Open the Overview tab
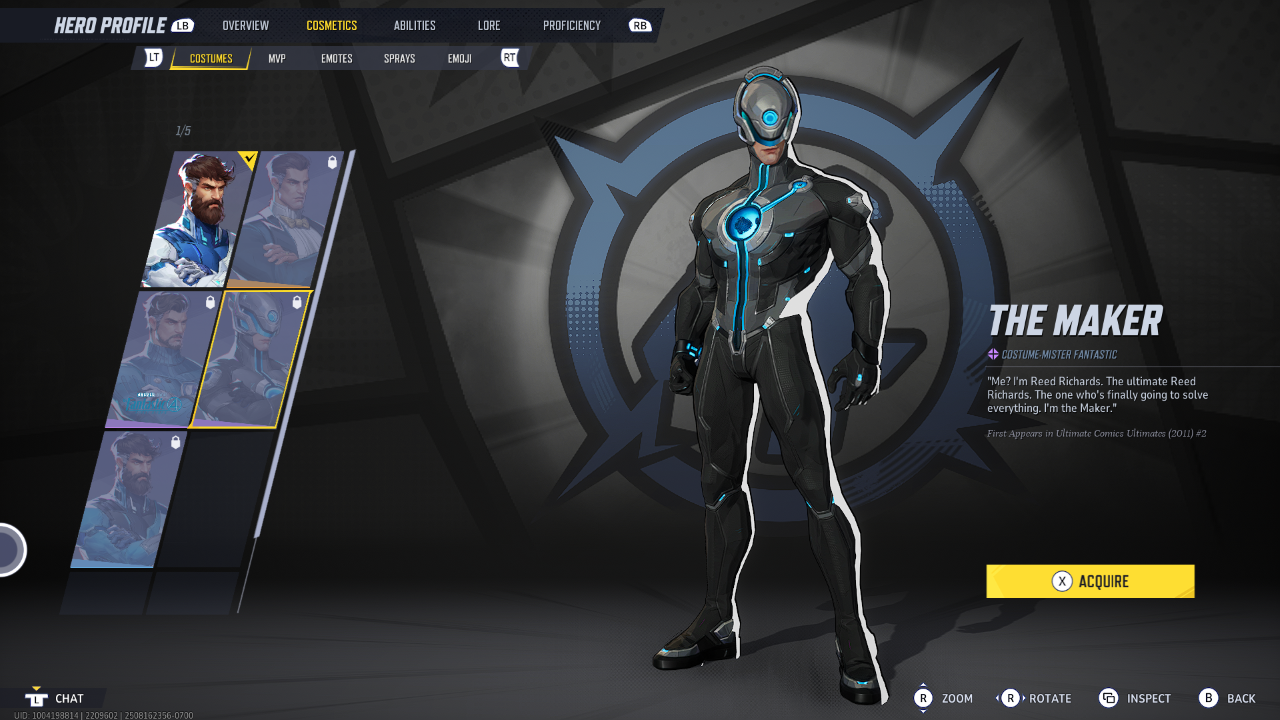This screenshot has width=1280, height=720. (x=245, y=25)
